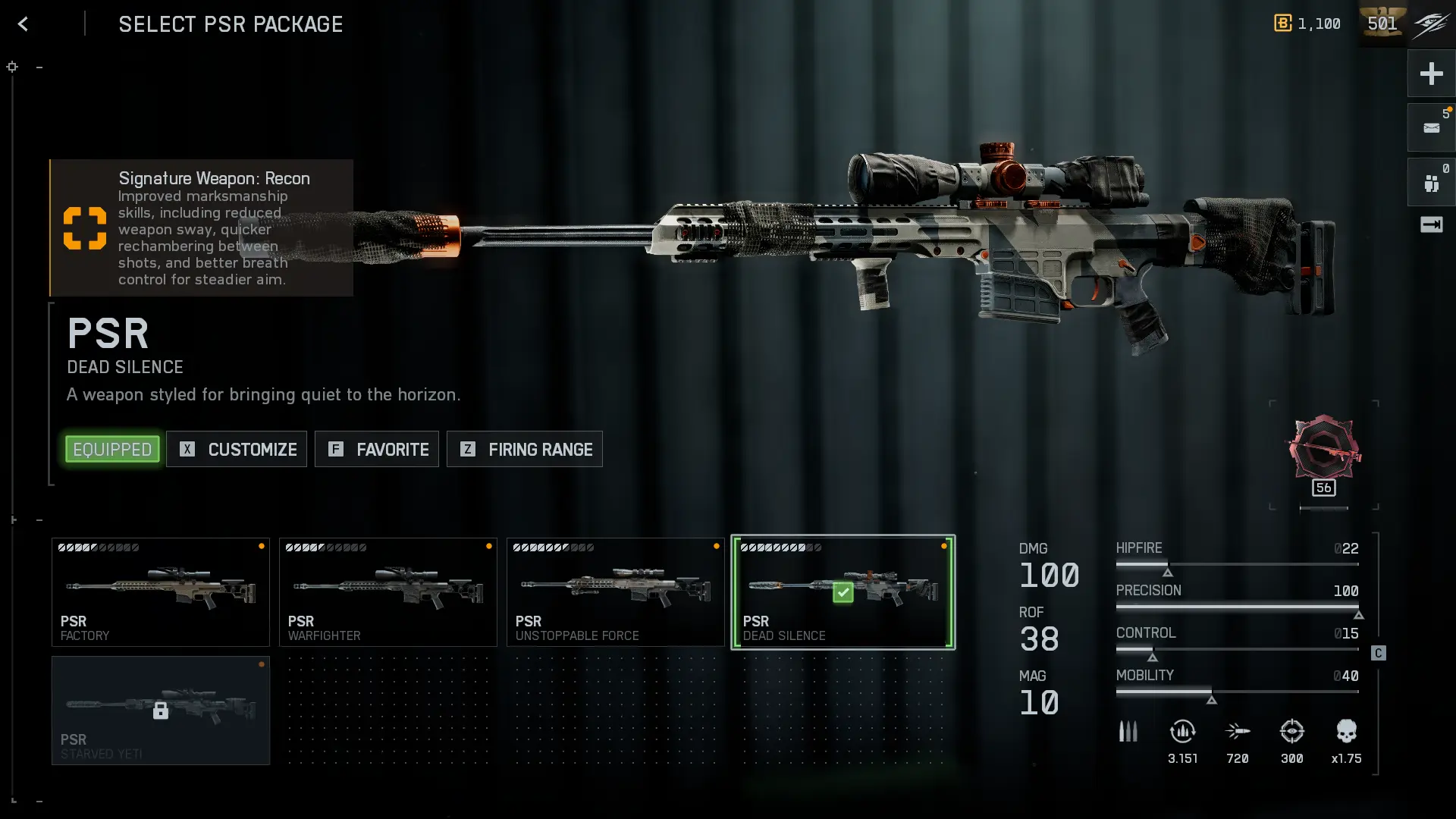1456x819 pixels.
Task: Open the mail notifications icon
Action: pos(1431,128)
